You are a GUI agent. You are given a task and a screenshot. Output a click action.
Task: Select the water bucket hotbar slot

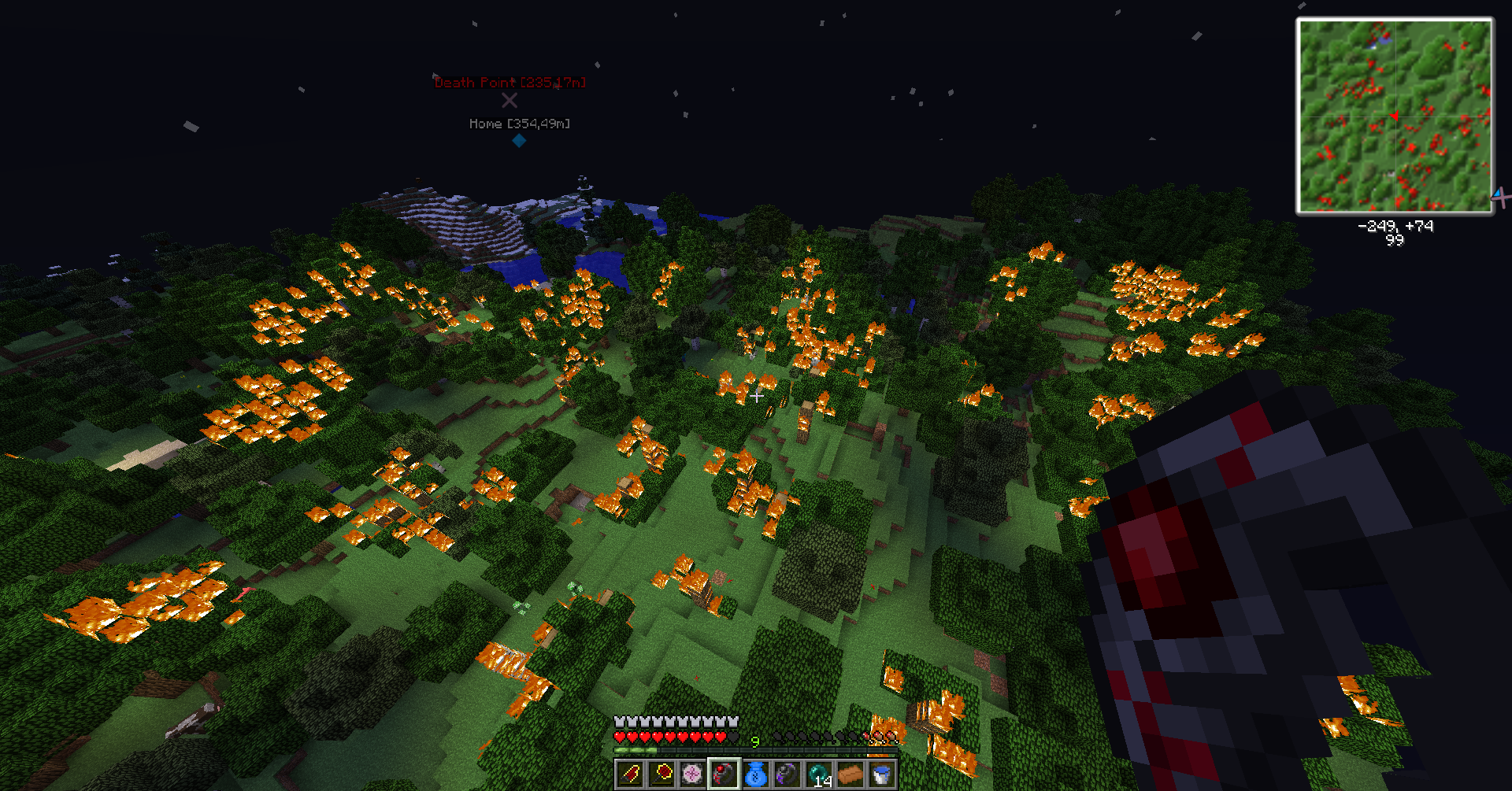coord(882,774)
